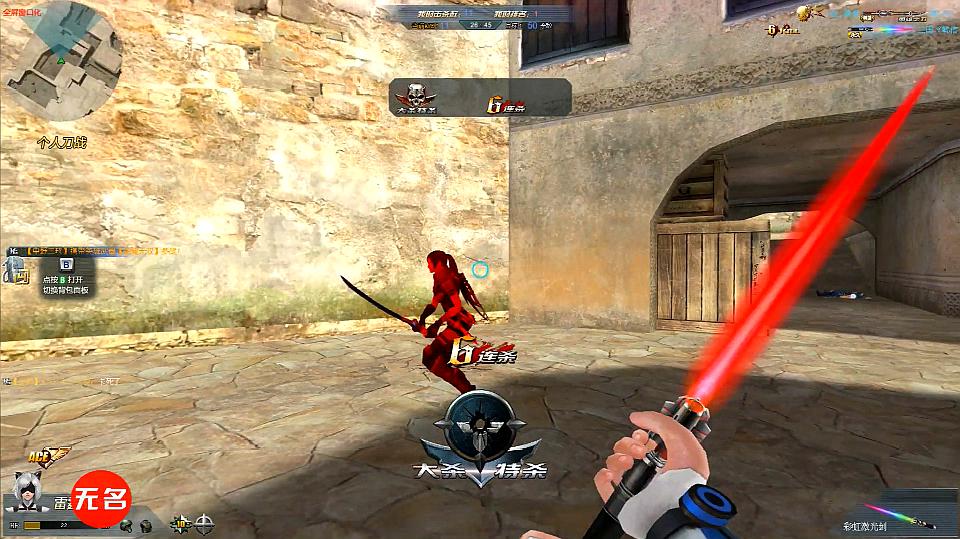Click the spiked badge showing 10
This screenshot has height=539, width=960.
point(181,522)
